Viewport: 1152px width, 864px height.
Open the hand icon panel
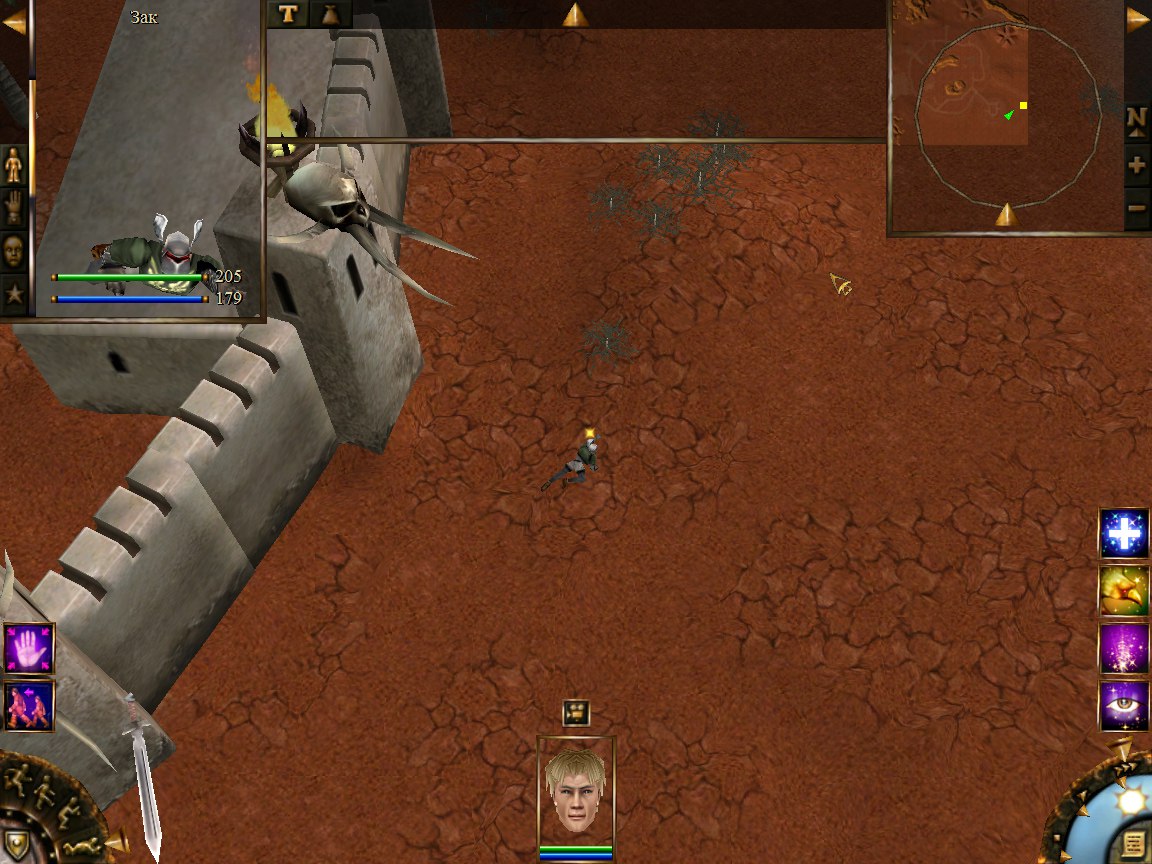[x=14, y=208]
